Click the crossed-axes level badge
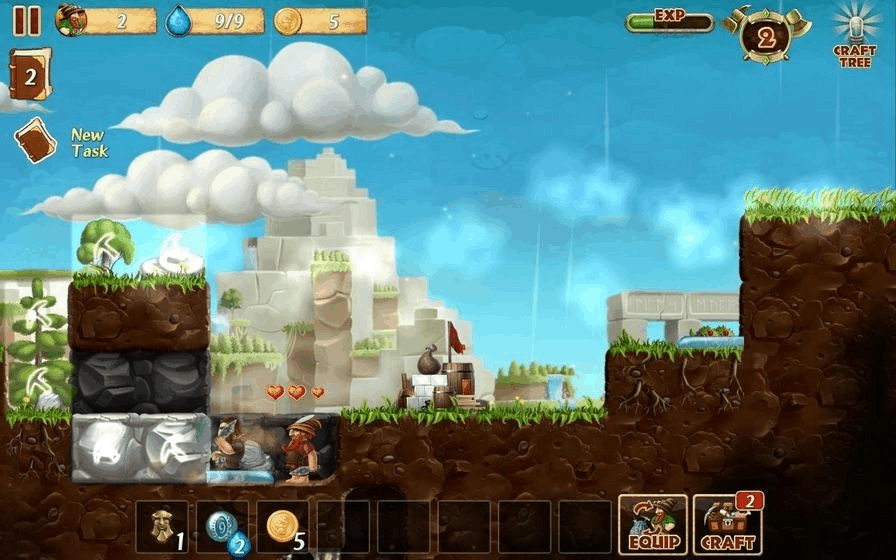The width and height of the screenshot is (896, 560). pyautogui.click(x=765, y=36)
